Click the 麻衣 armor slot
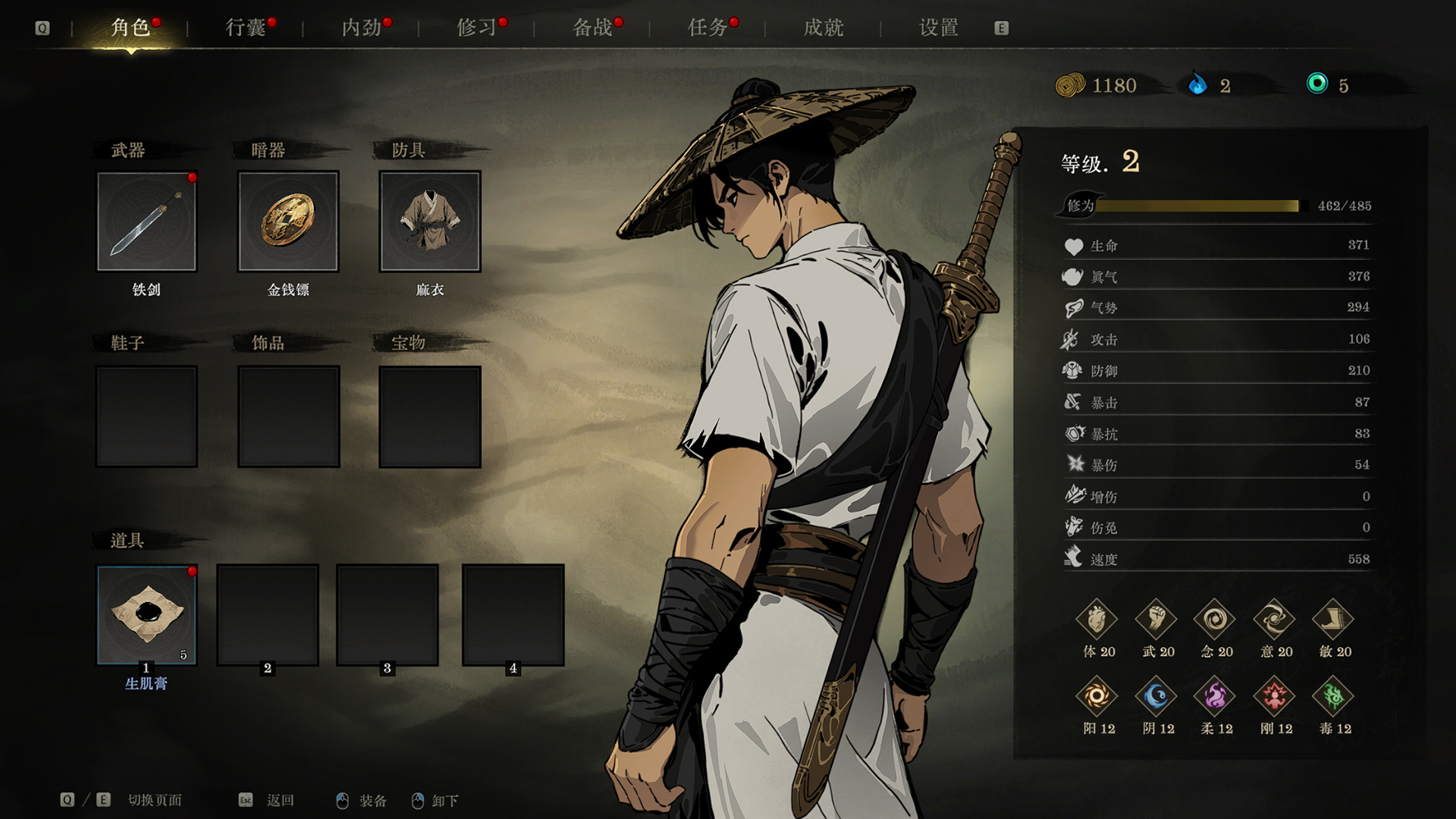This screenshot has width=1456, height=819. coord(430,221)
